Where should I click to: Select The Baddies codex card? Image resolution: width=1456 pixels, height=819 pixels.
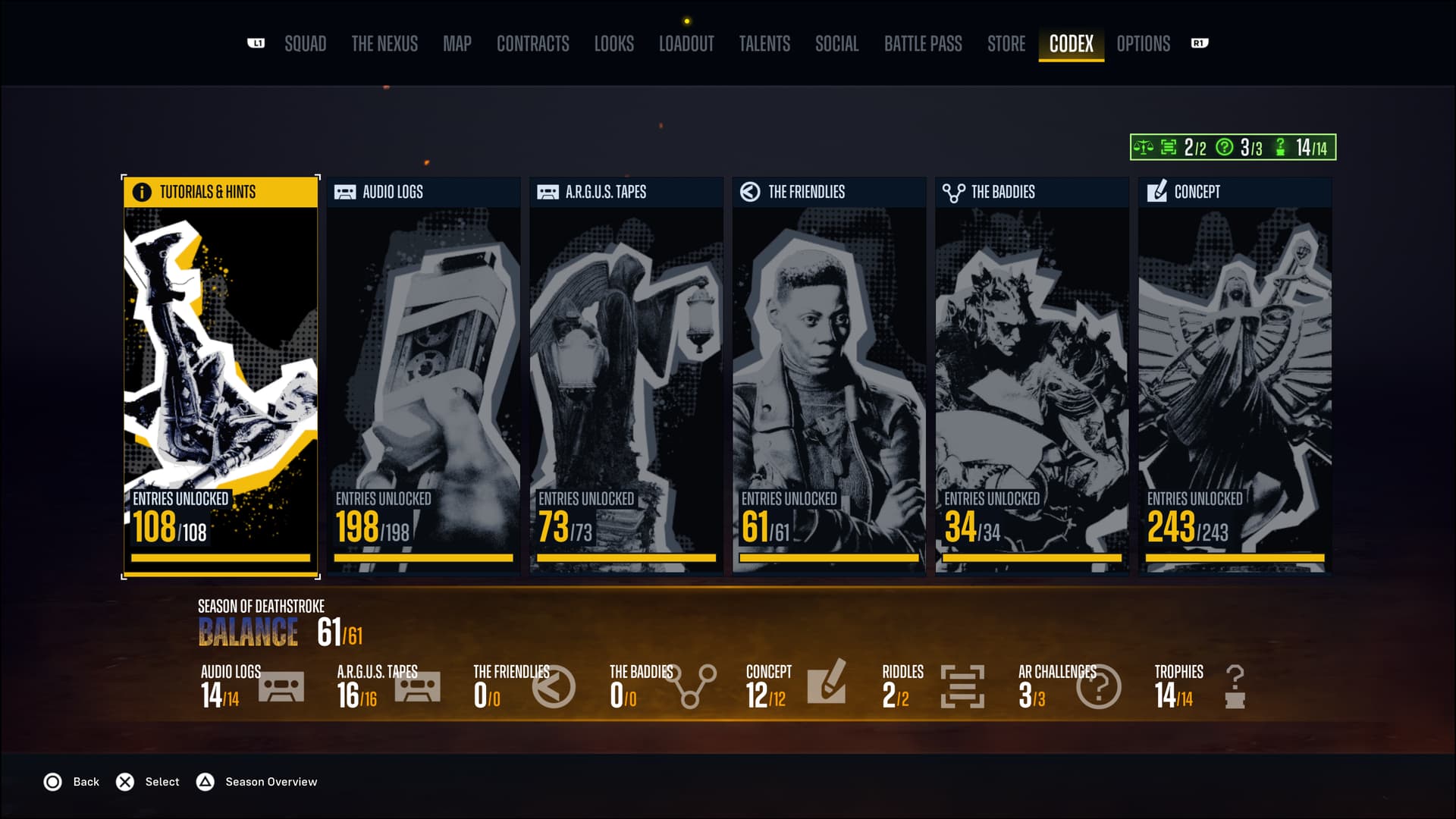[1032, 377]
